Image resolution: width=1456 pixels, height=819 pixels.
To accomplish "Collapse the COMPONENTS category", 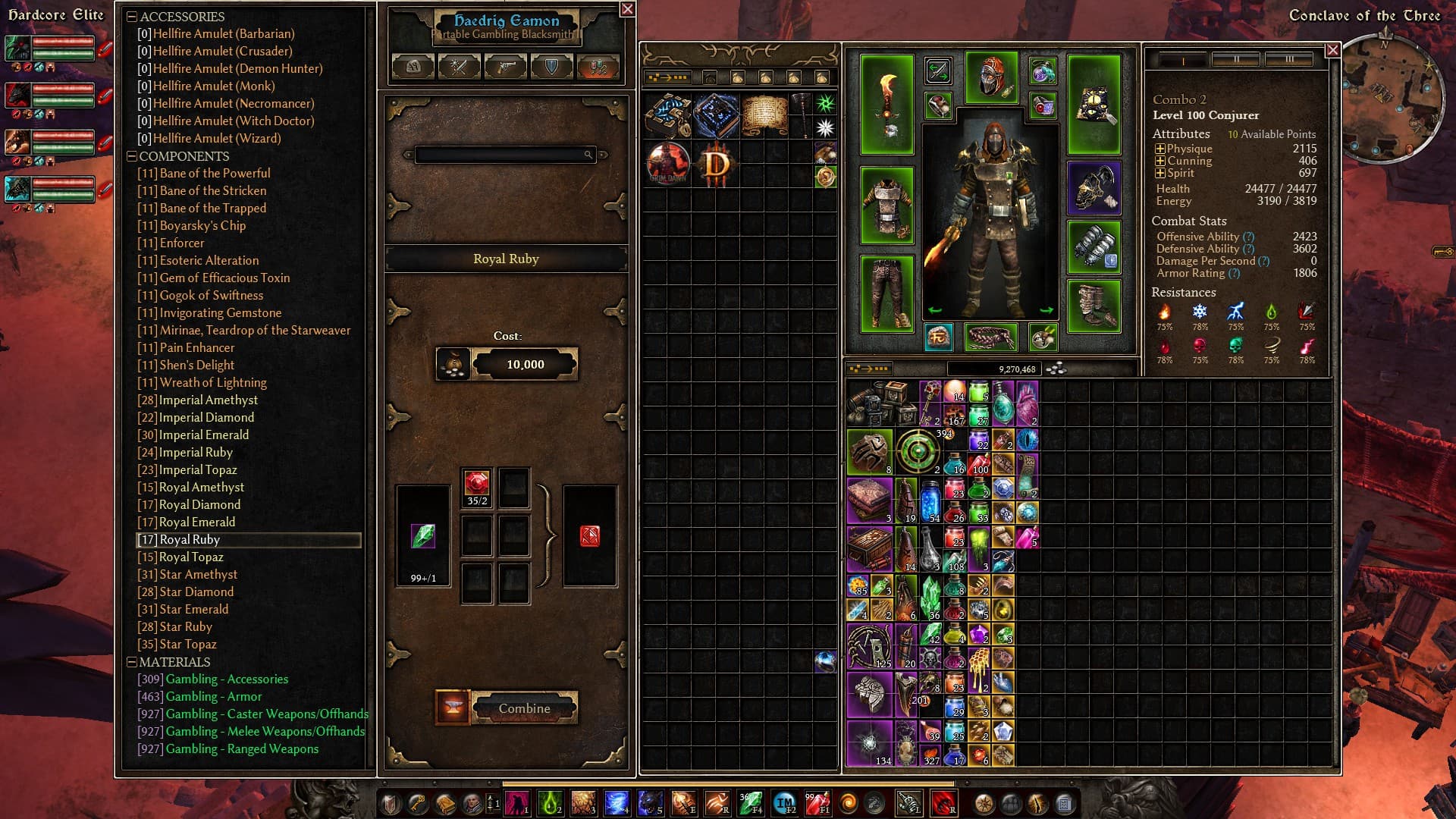I will [132, 156].
